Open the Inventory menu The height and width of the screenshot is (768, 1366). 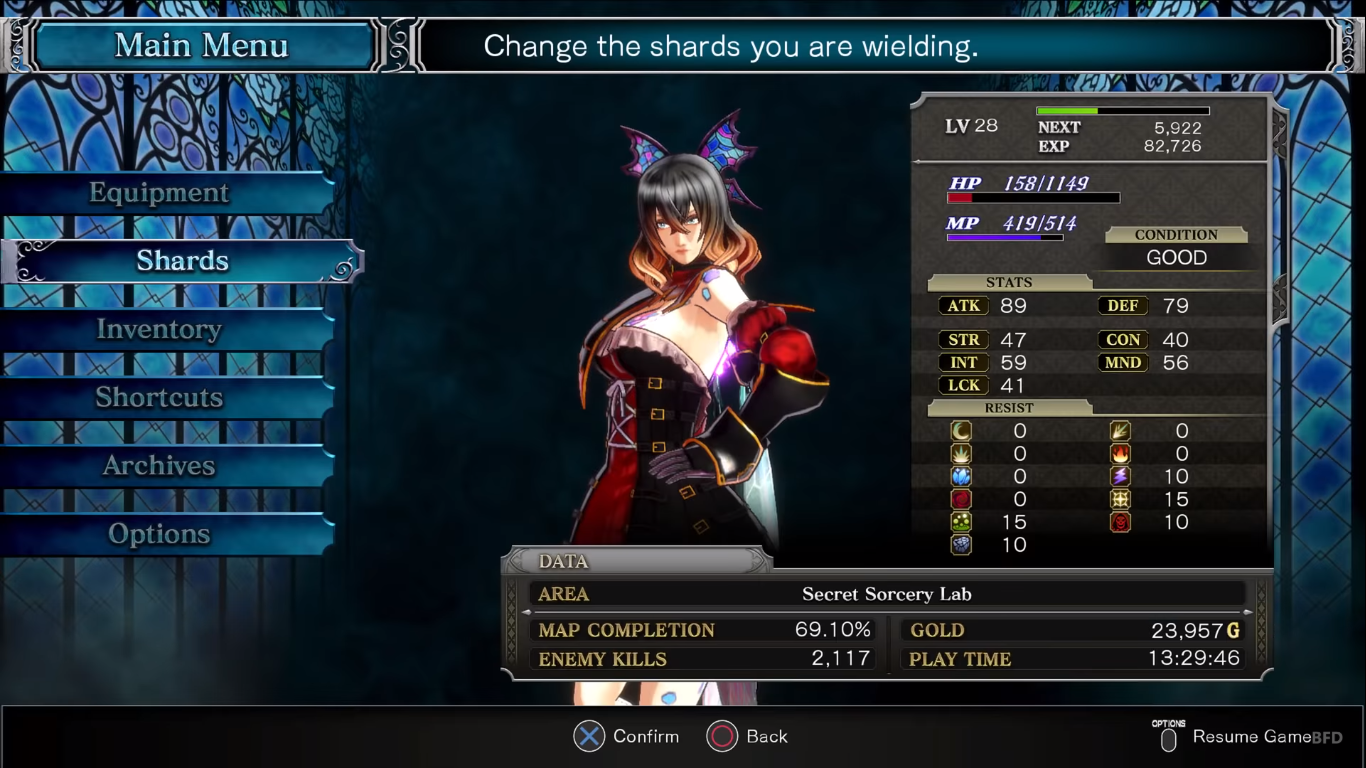point(160,330)
